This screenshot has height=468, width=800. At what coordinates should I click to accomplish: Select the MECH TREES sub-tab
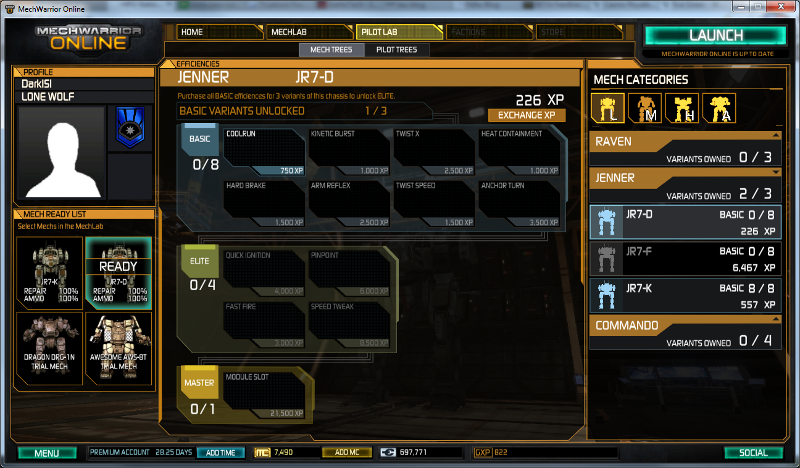coord(332,49)
